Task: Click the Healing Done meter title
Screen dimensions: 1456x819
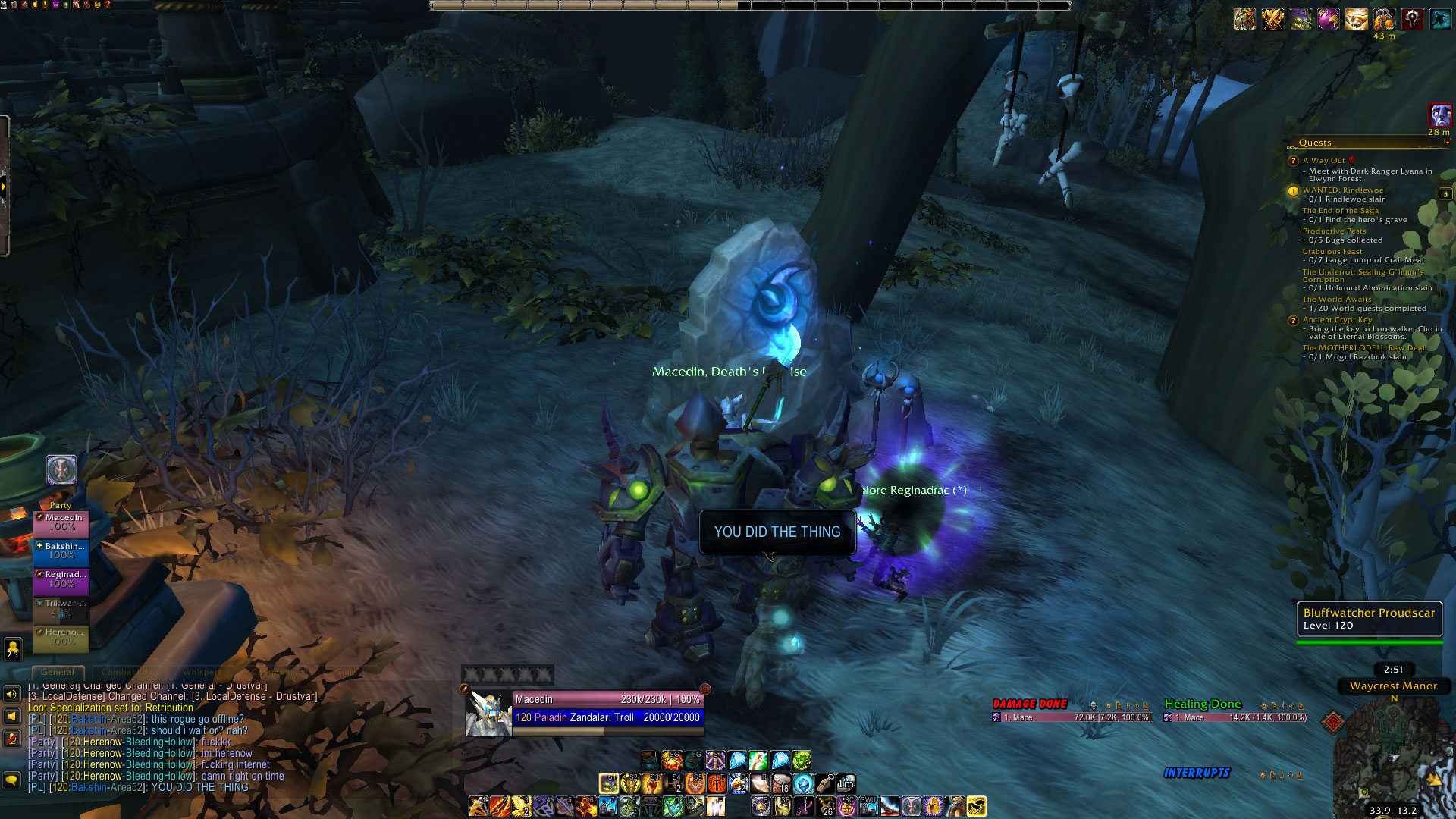Action: coord(1202,704)
